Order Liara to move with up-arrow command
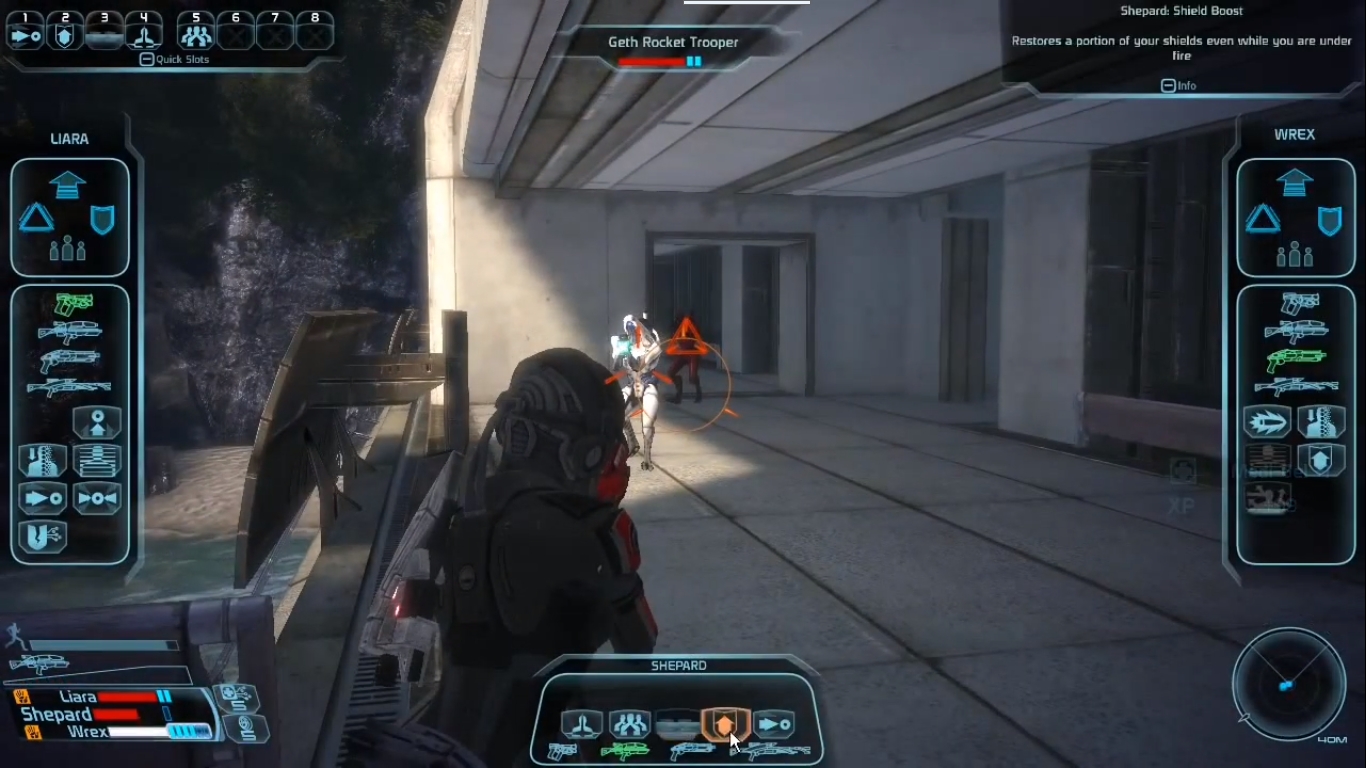Image resolution: width=1366 pixels, height=768 pixels. [x=68, y=185]
